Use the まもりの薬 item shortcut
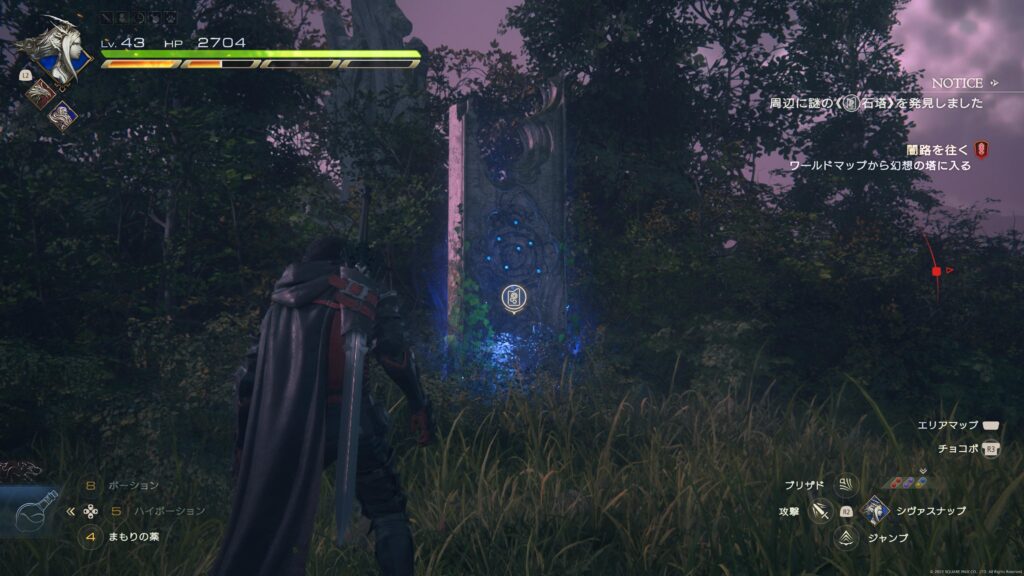Viewport: 1024px width, 576px height. pos(134,537)
